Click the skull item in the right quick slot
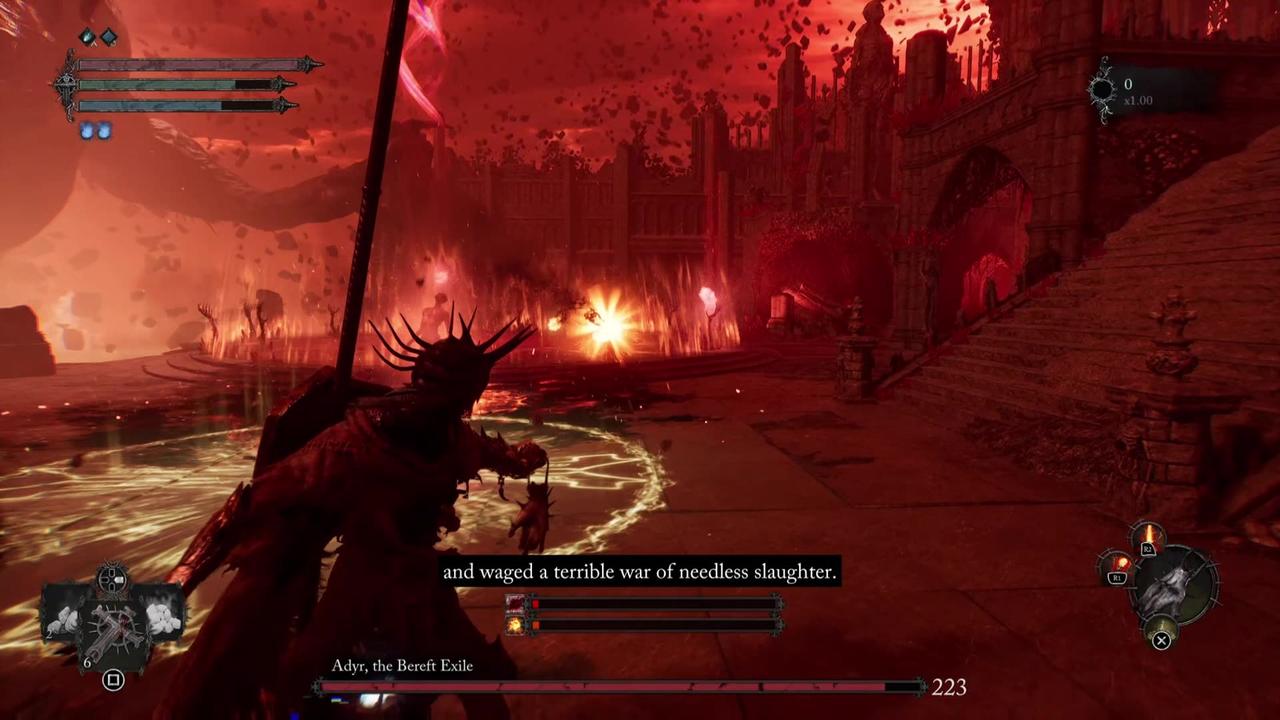The height and width of the screenshot is (720, 1280). 163,618
